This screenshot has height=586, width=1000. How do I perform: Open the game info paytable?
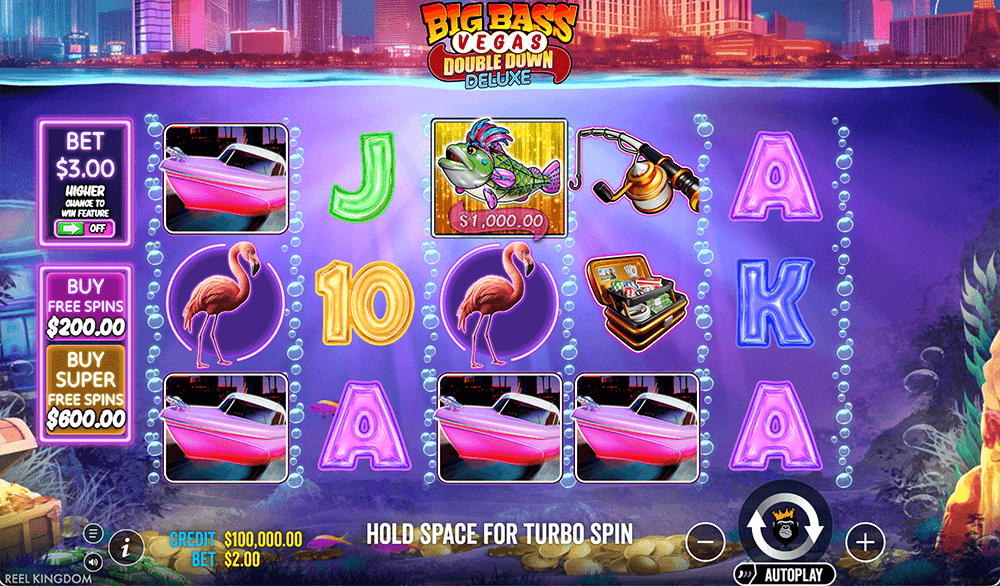[x=125, y=545]
